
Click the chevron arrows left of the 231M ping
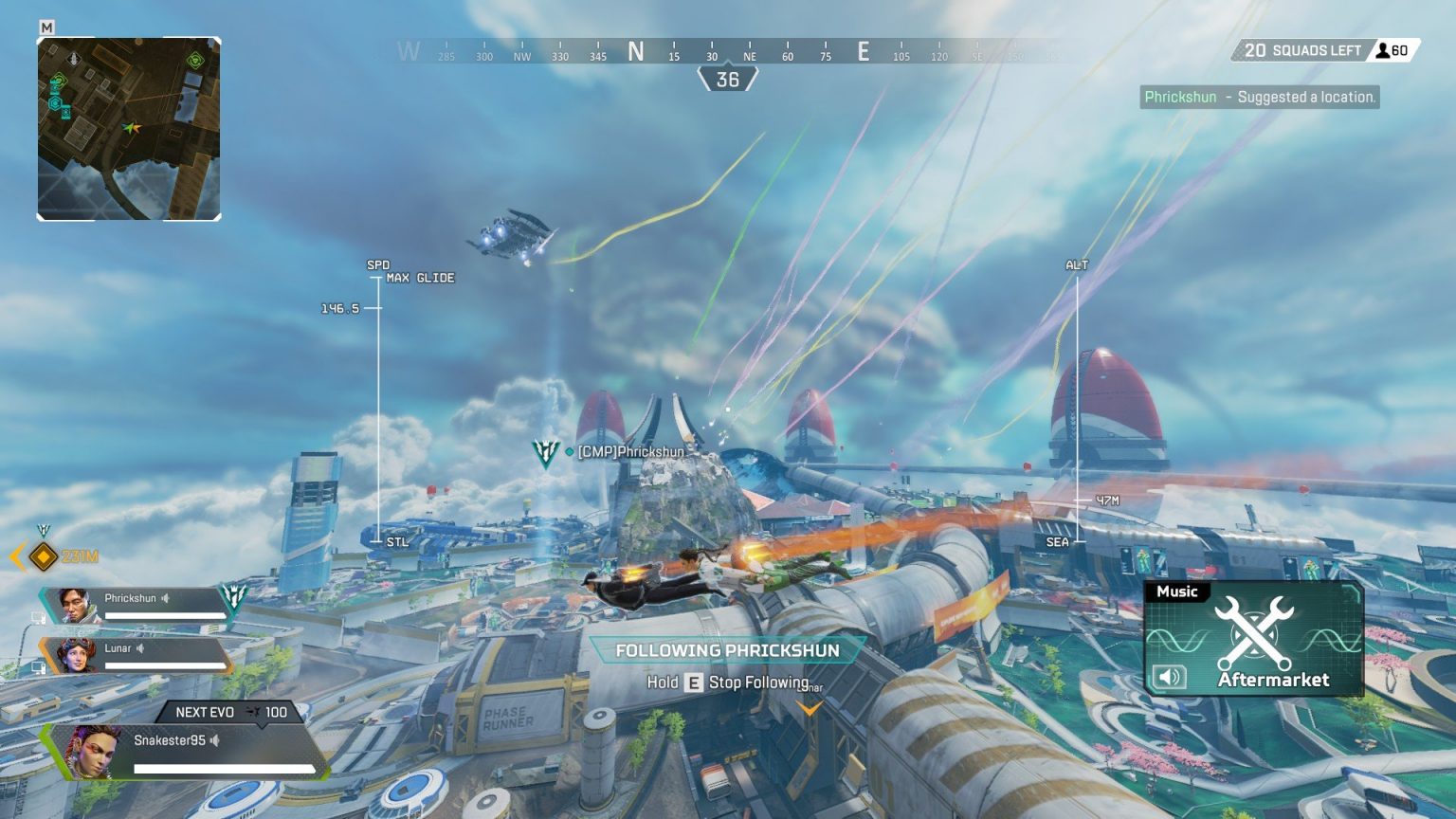tap(16, 558)
